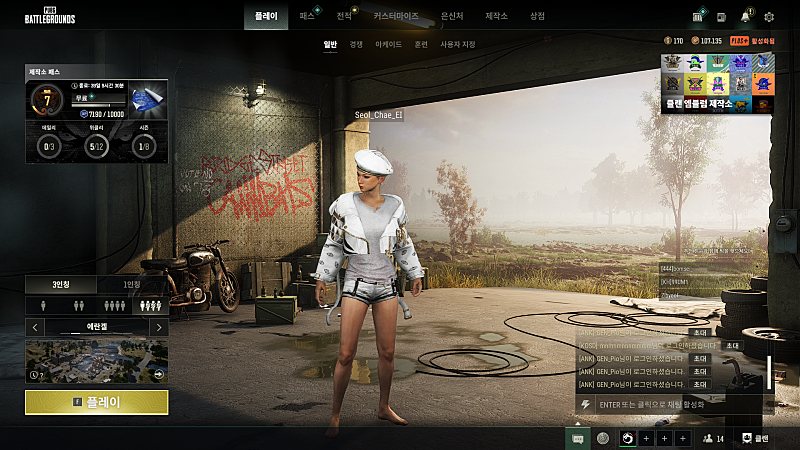Switch perspective to 1인칭
This screenshot has height=450, width=800.
tap(132, 285)
